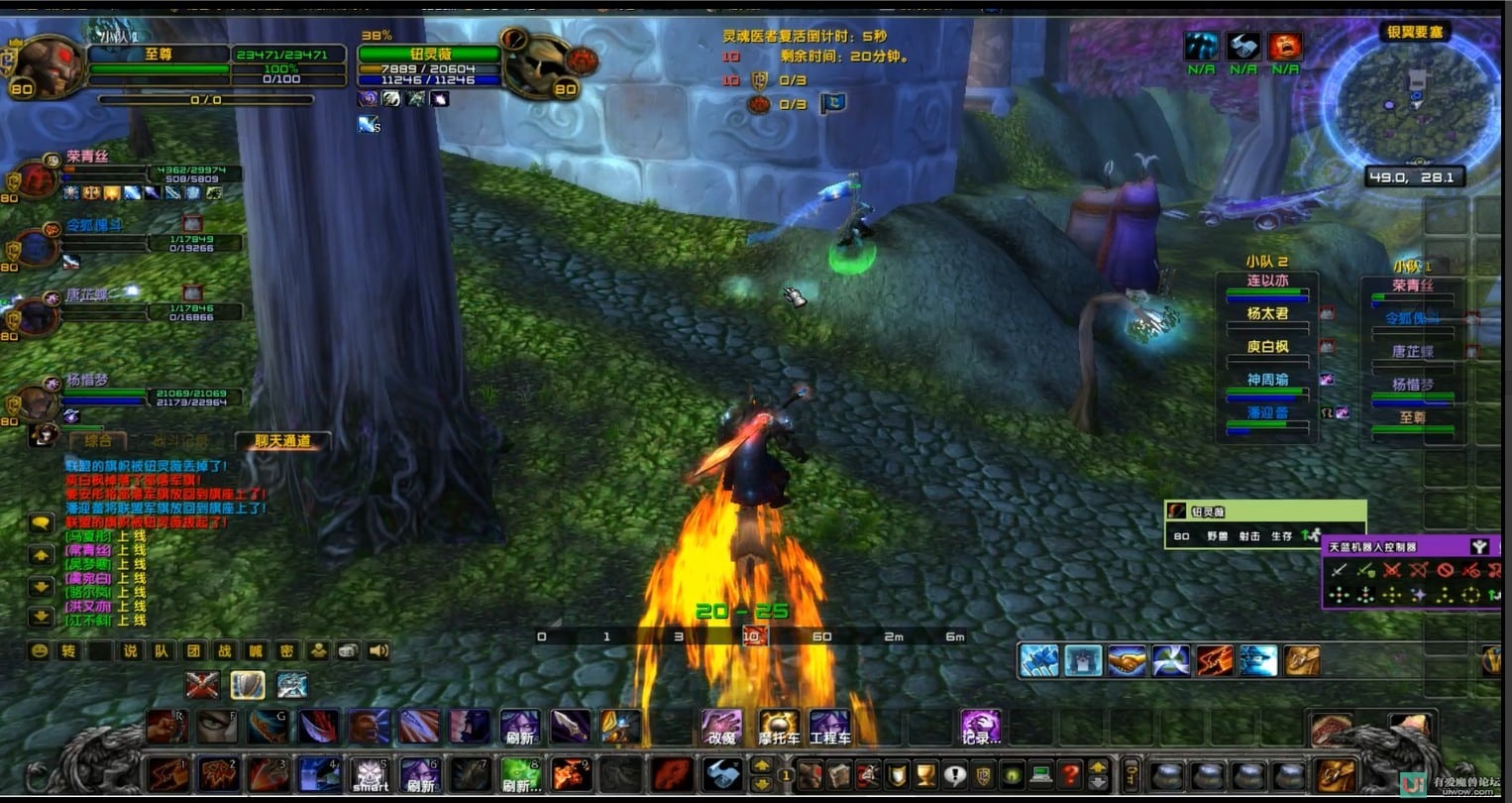Switch to the 聊天通道 chat tab
This screenshot has width=1512, height=803.
[x=282, y=441]
